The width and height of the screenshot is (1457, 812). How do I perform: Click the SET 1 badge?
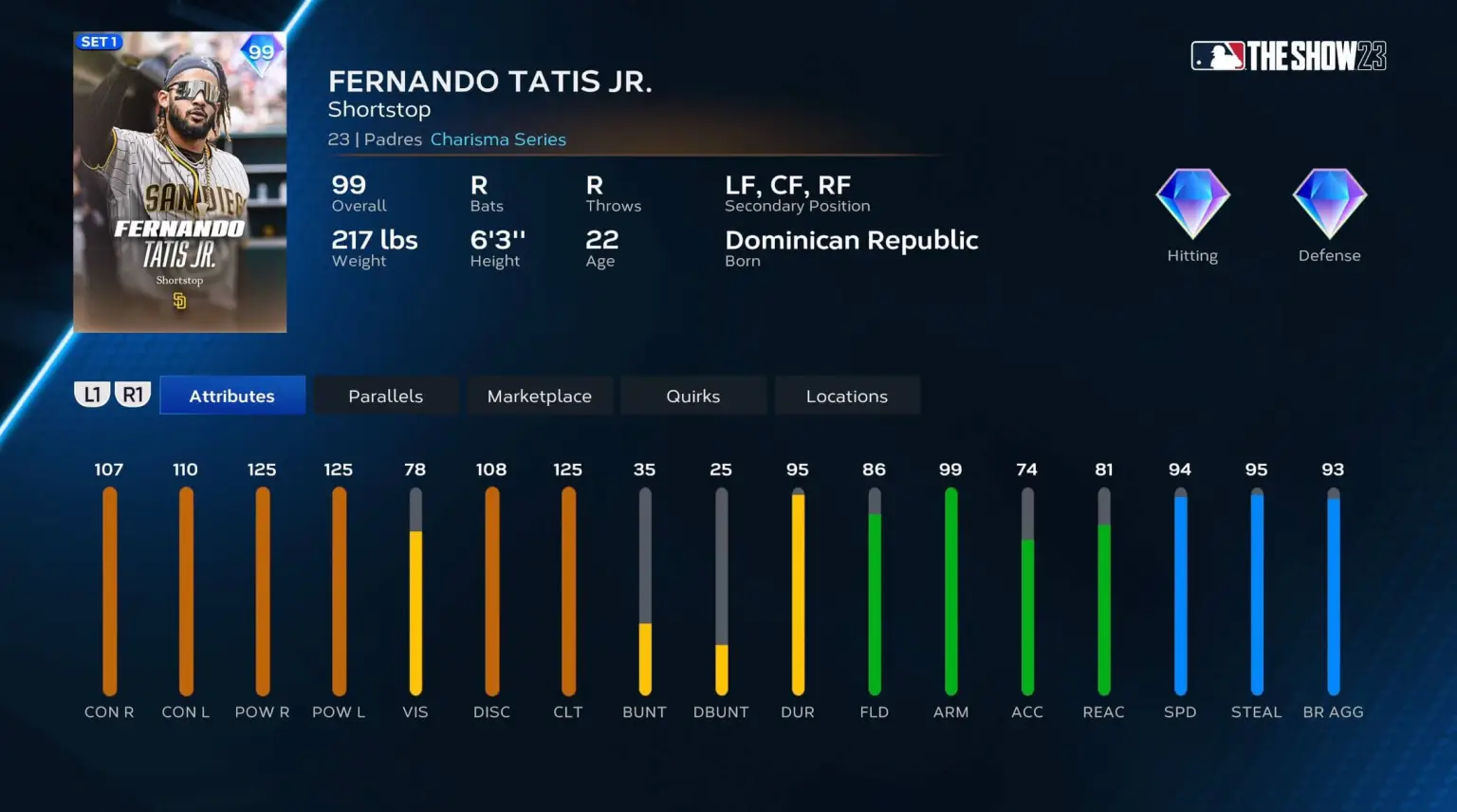(99, 42)
